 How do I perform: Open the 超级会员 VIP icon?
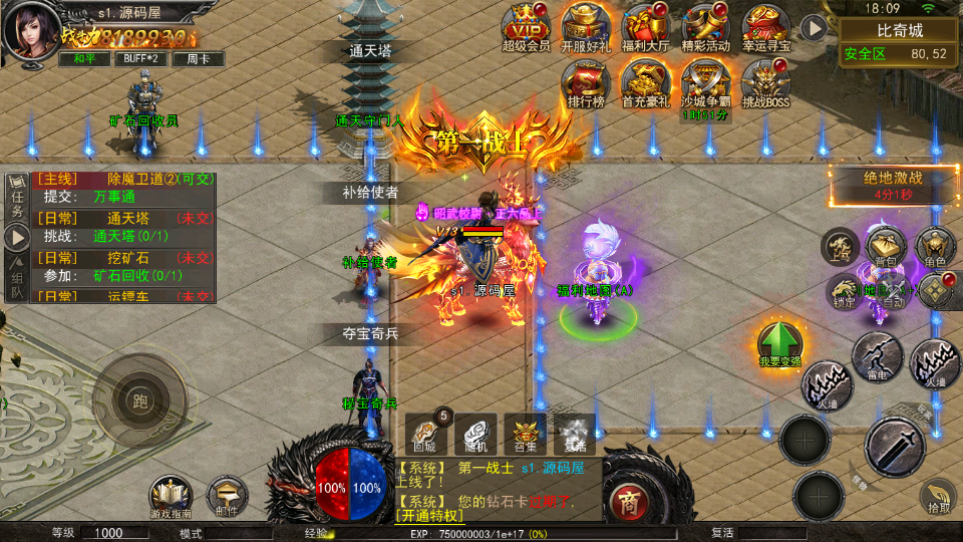(x=525, y=27)
